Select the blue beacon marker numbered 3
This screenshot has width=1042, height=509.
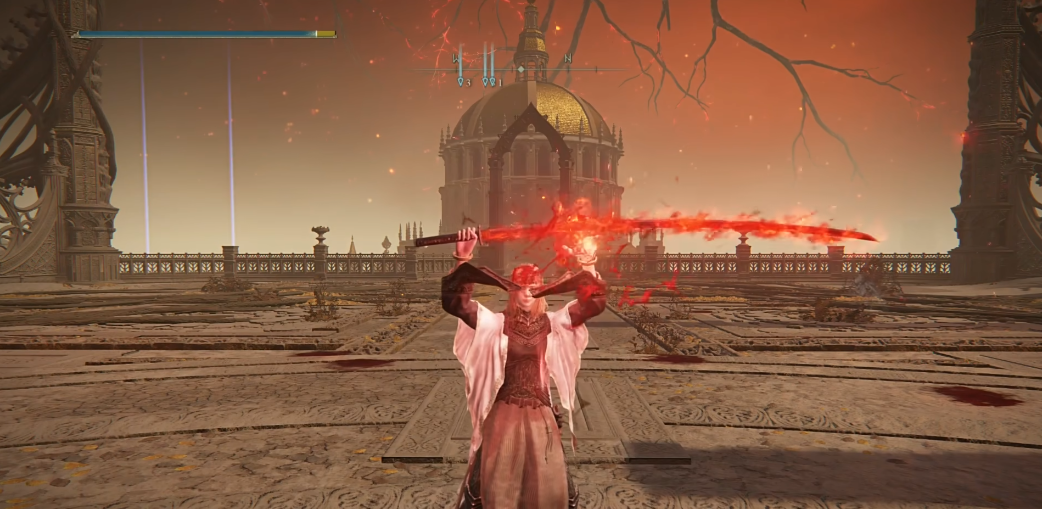pyautogui.click(x=462, y=82)
